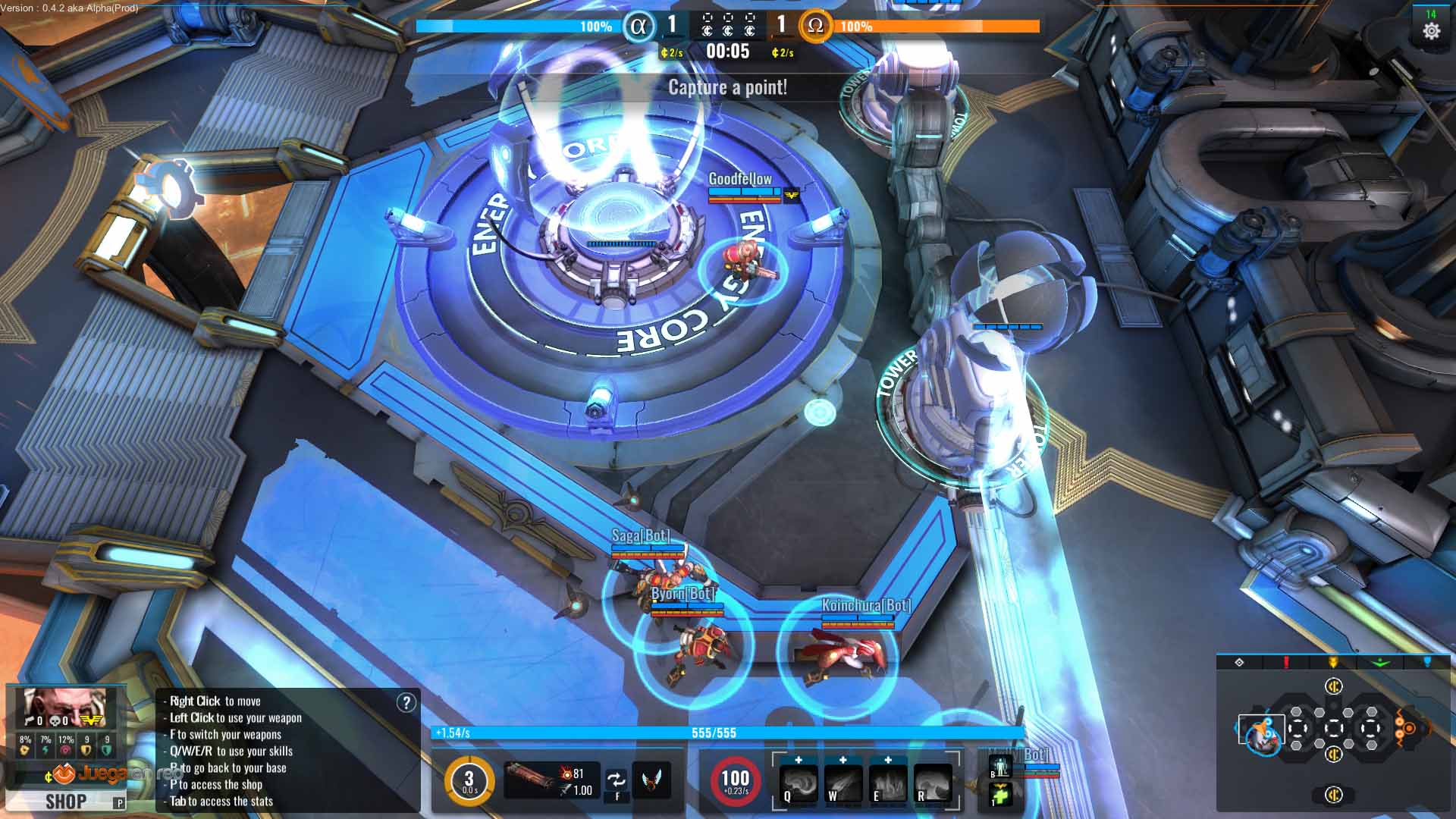The image size is (1456, 819).
Task: Upgrade the Q skill with its plus button
Action: (799, 759)
